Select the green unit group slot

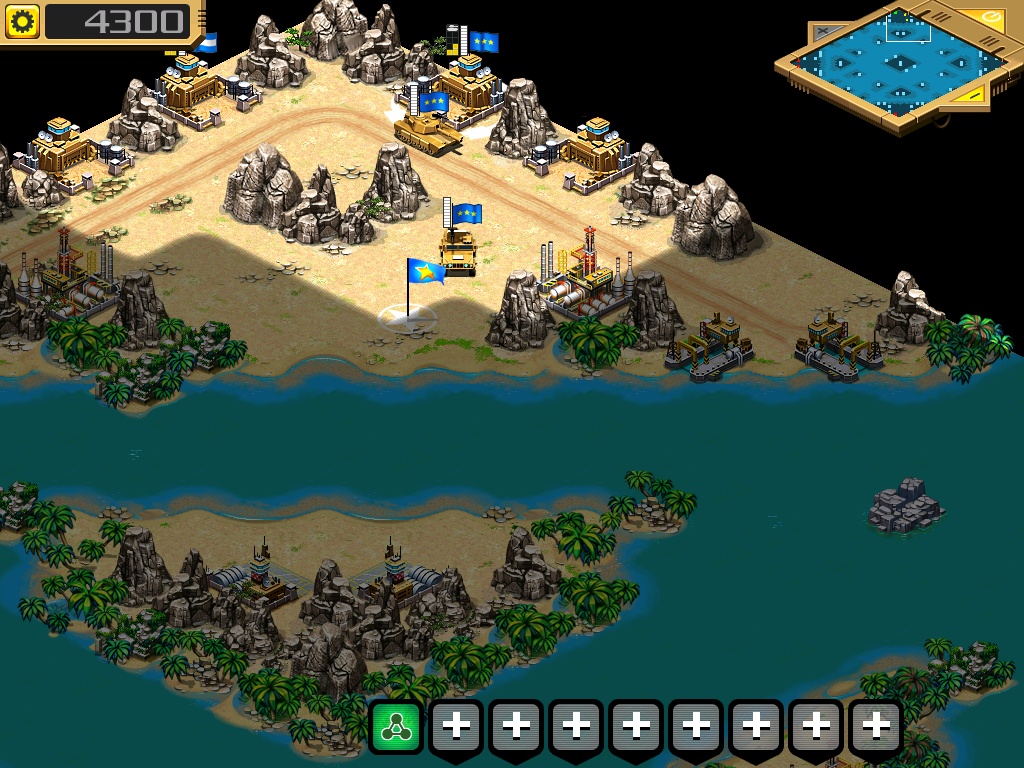coord(397,727)
